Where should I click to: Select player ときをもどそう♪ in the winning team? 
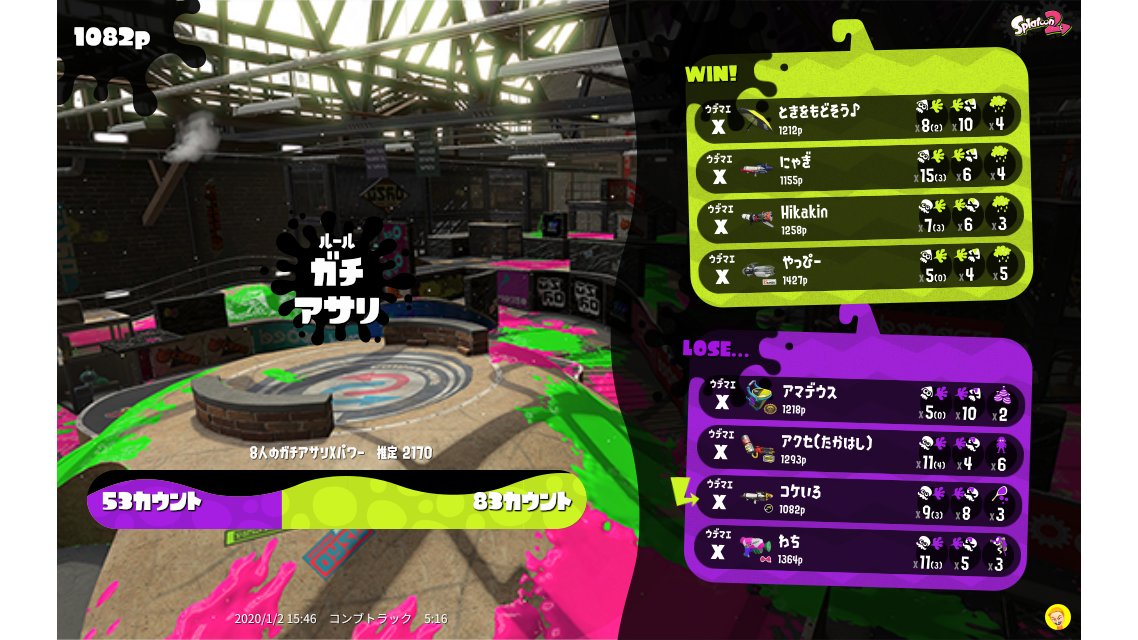click(858, 117)
